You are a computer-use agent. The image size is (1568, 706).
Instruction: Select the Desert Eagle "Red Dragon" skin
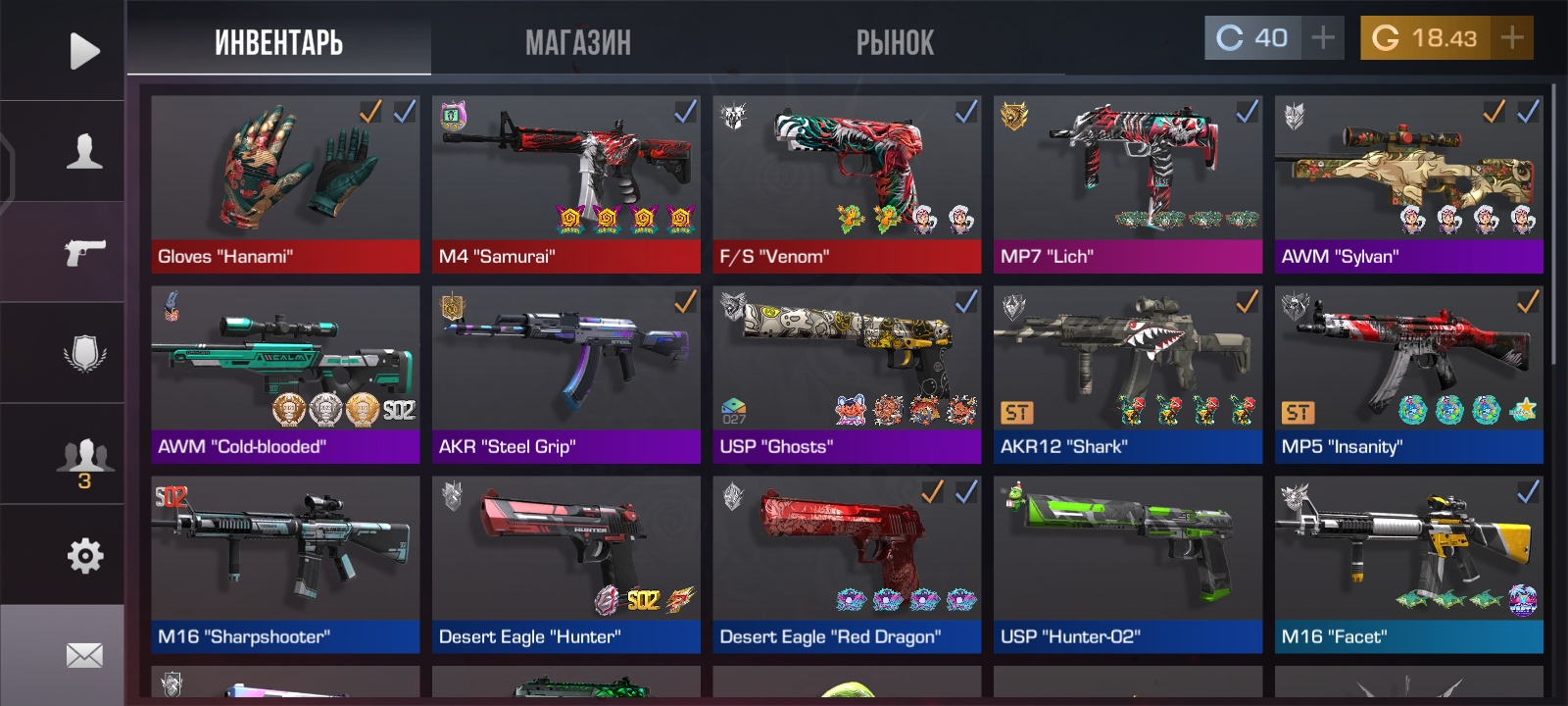[x=847, y=564]
